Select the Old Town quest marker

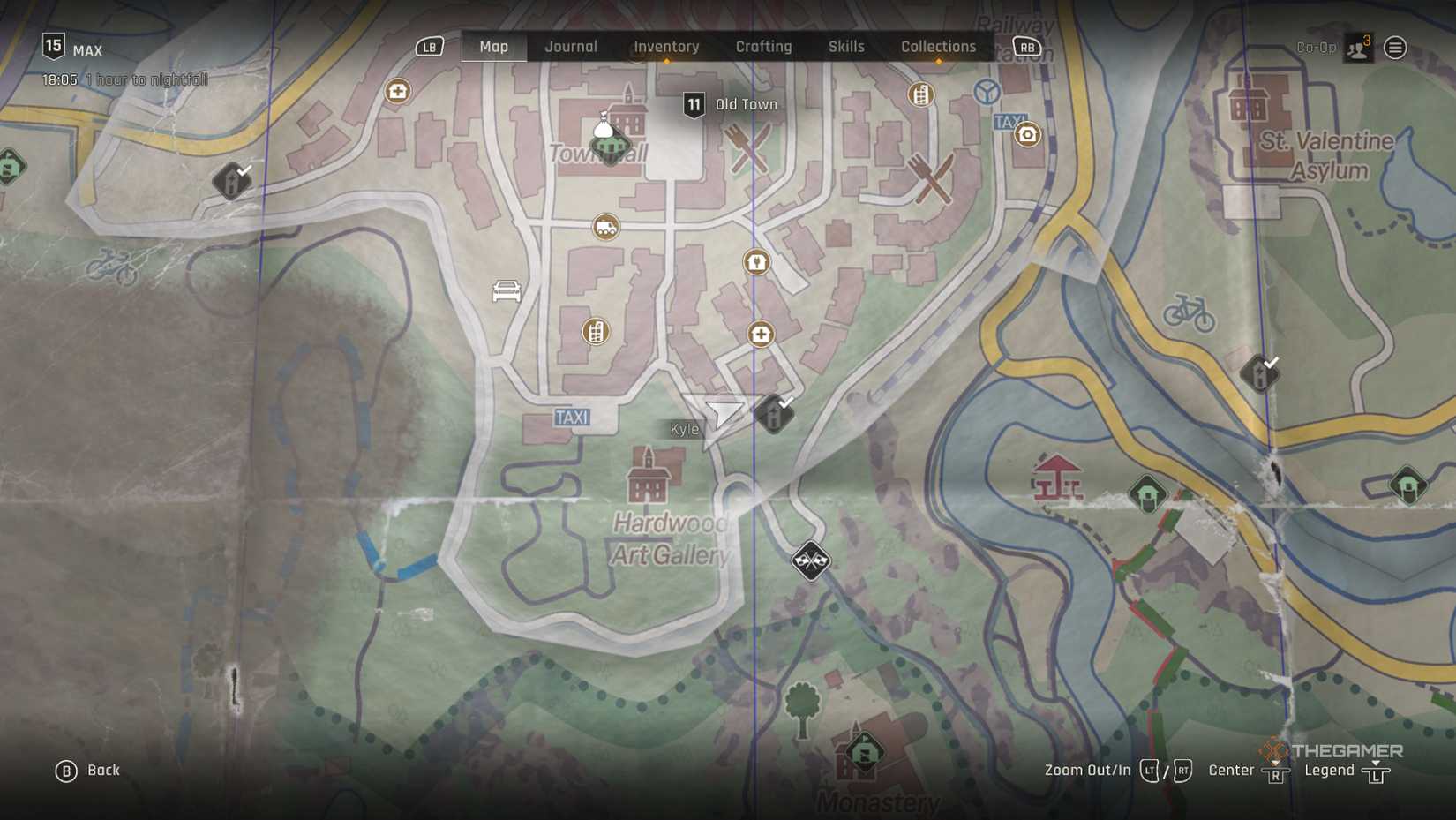point(694,105)
